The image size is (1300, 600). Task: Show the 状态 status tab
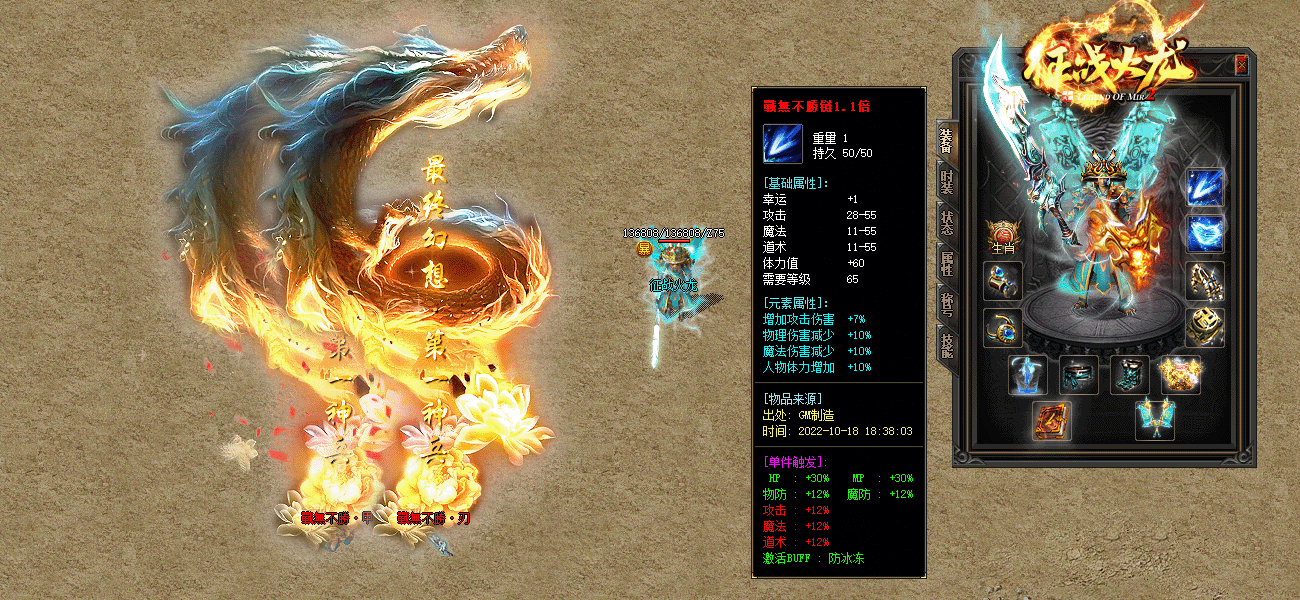point(946,222)
